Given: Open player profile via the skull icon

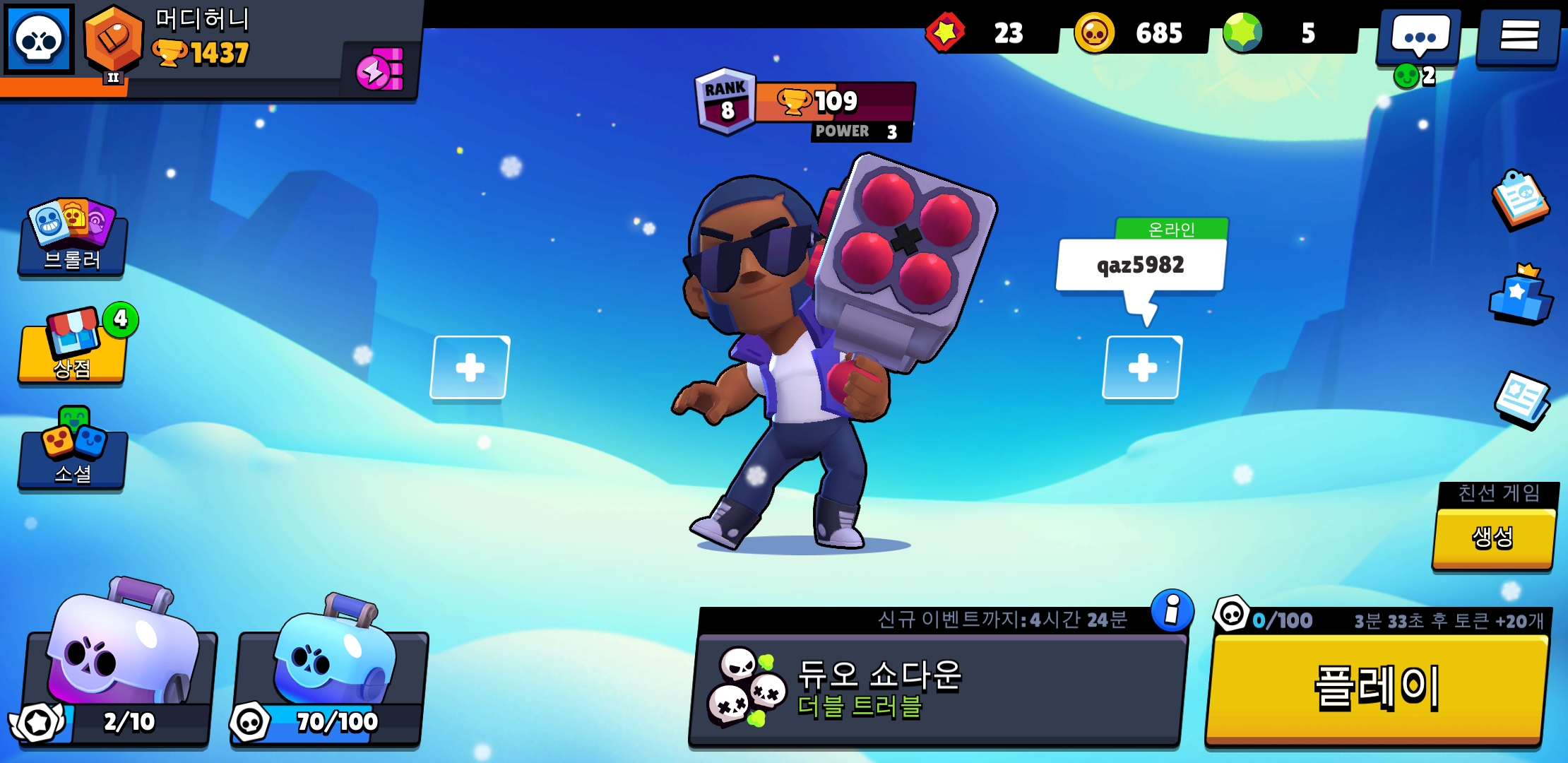Looking at the screenshot, I should (39, 39).
